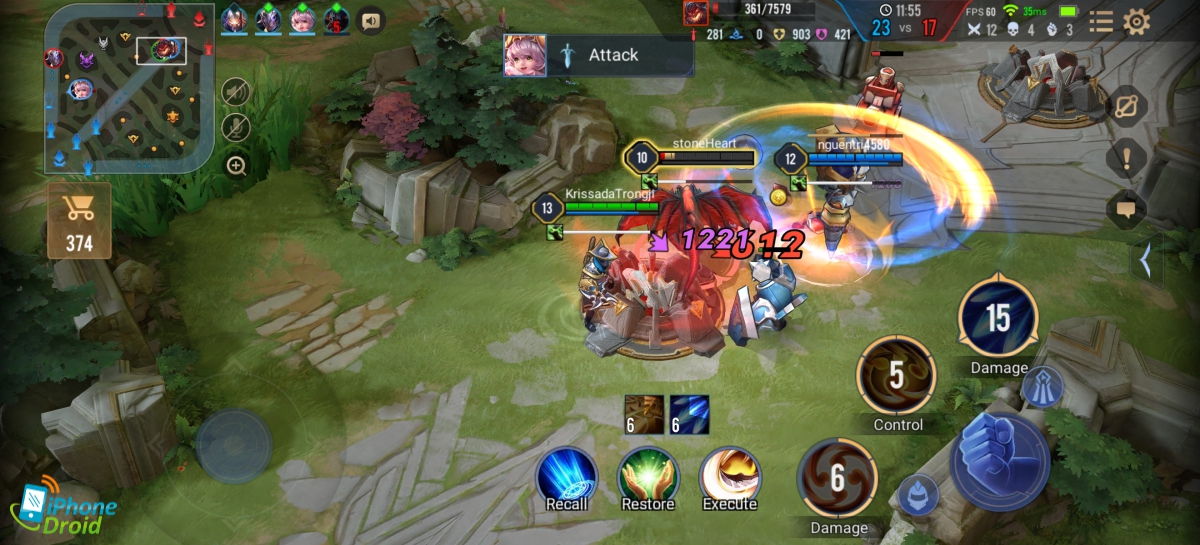Cast the Execute summoner spell
This screenshot has height=545, width=1200.
(x=730, y=475)
